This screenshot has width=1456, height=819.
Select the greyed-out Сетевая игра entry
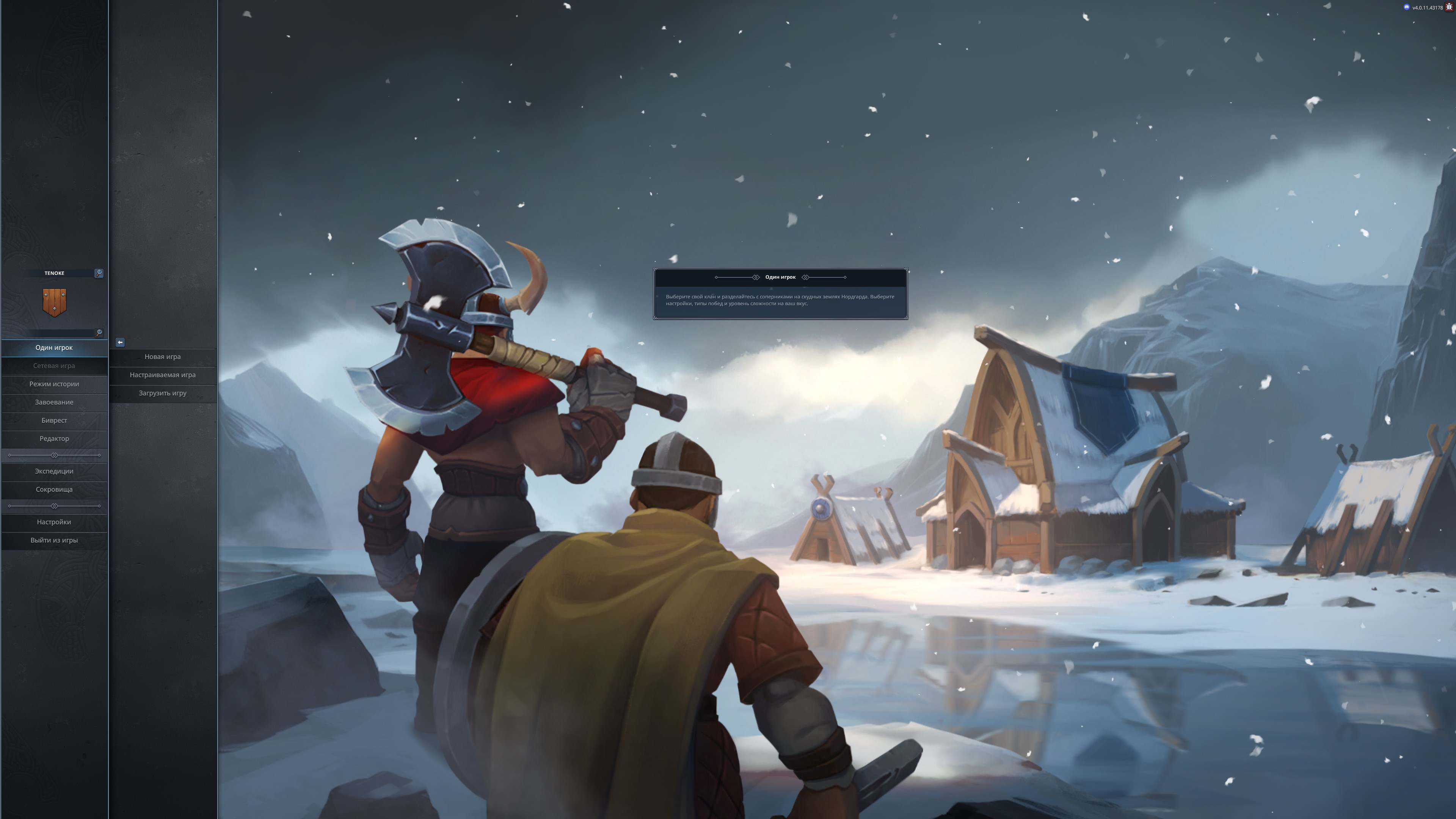coord(54,366)
